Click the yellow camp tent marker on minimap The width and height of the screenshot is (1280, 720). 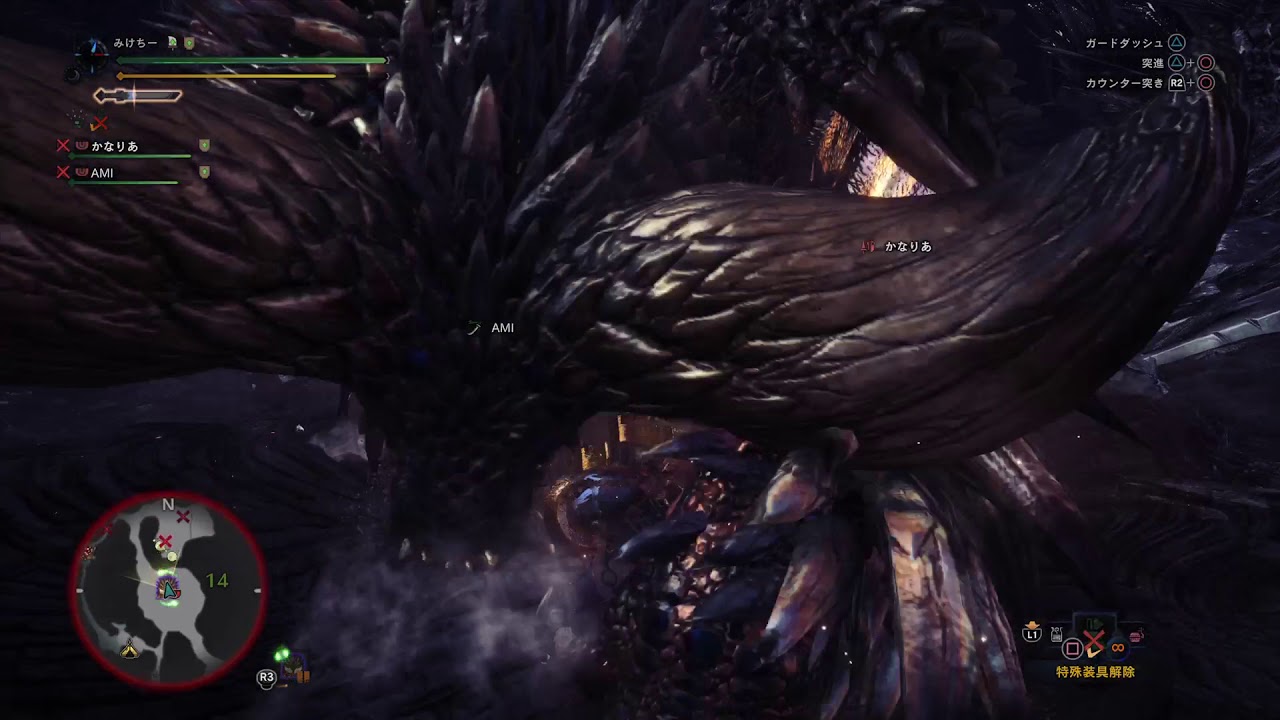(x=129, y=651)
